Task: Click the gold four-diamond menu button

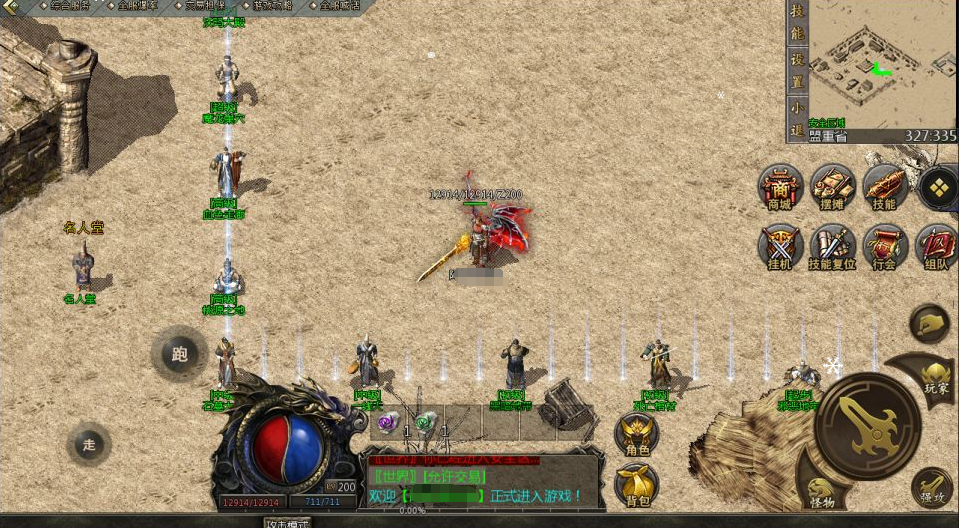Action: point(938,187)
